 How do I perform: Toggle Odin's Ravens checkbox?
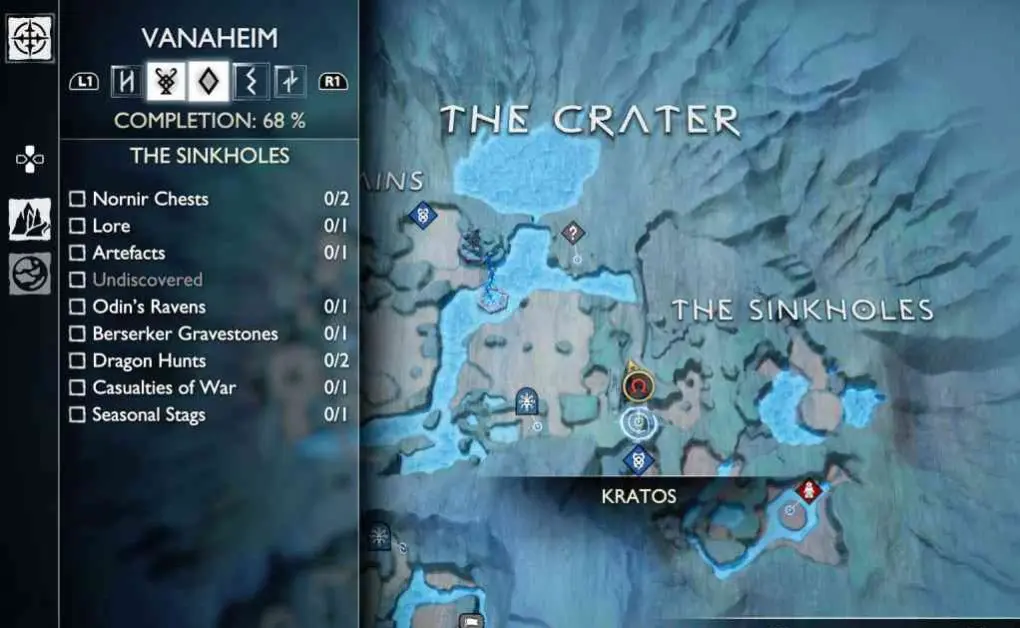(x=77, y=307)
